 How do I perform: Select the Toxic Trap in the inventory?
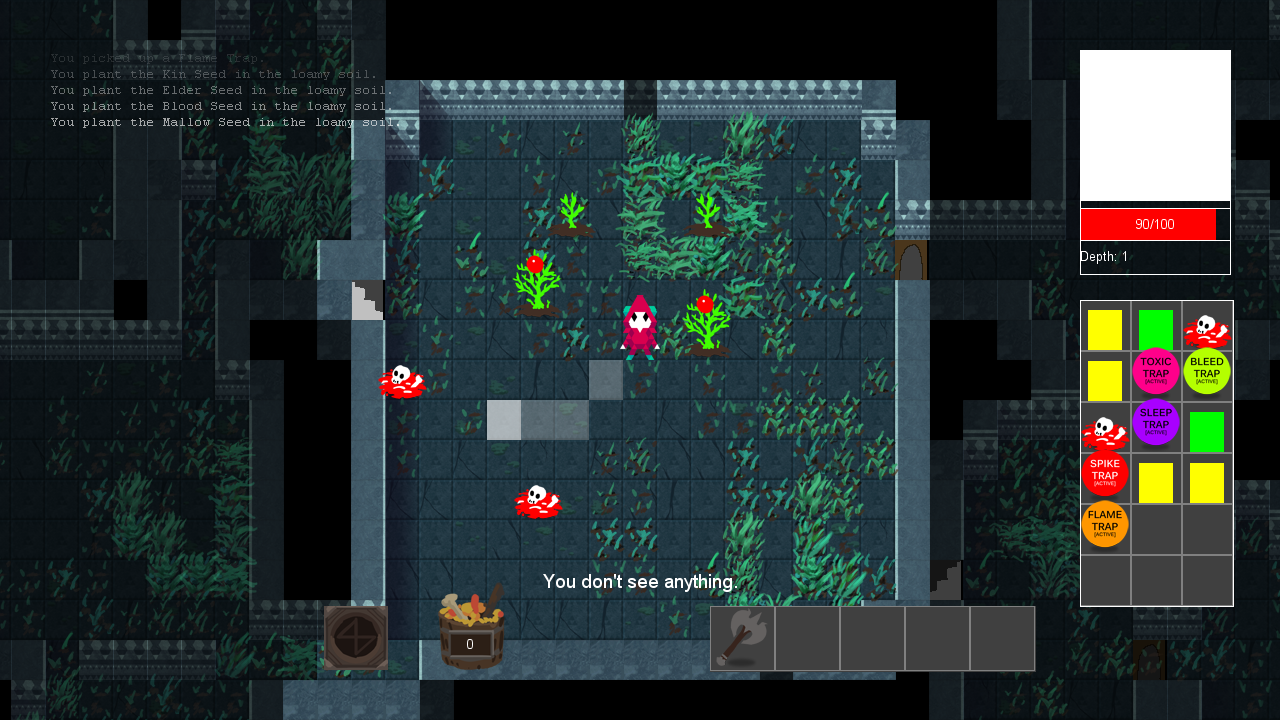(1156, 371)
